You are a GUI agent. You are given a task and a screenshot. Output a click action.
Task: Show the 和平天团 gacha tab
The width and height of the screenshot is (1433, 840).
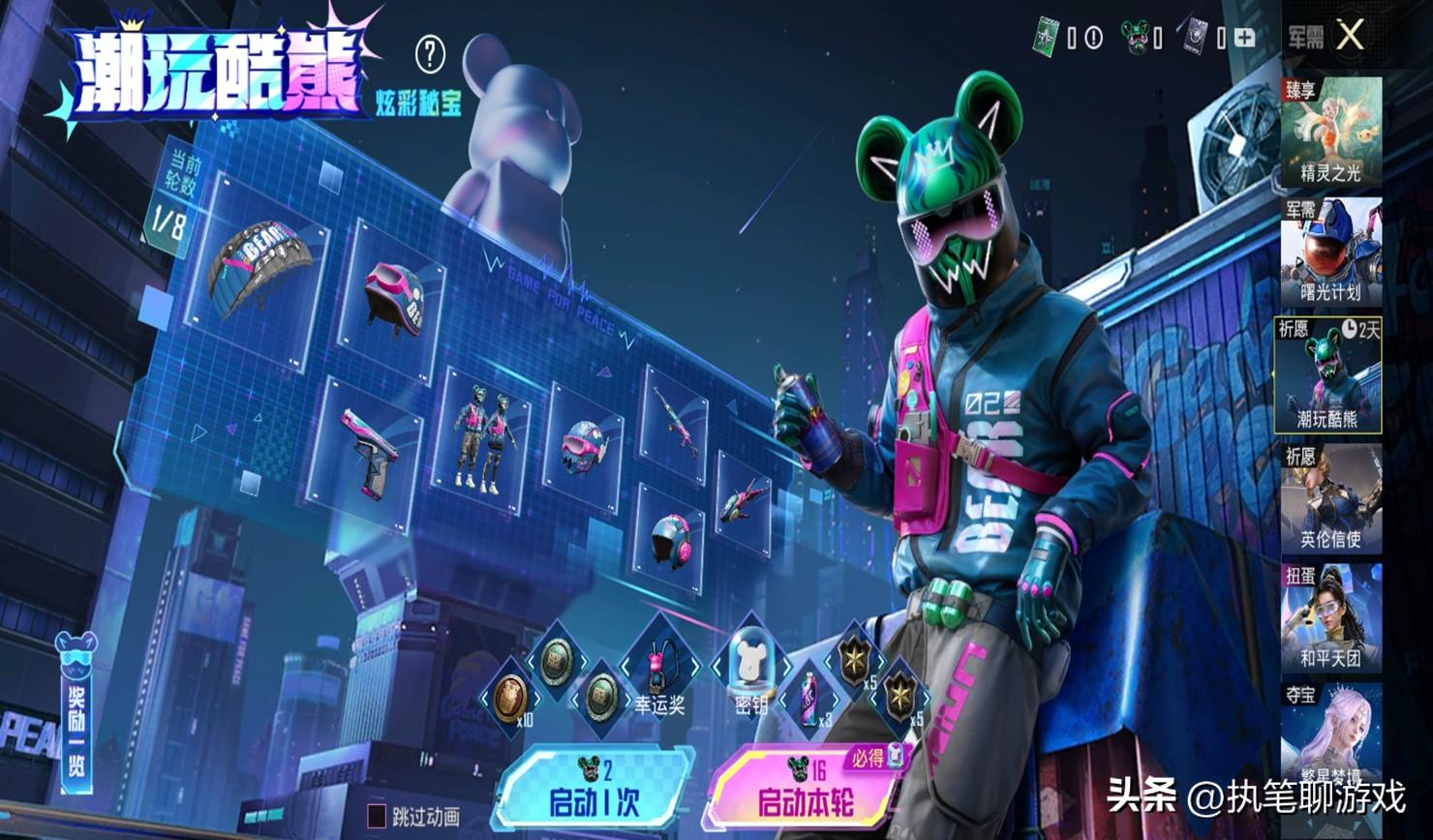[x=1331, y=618]
